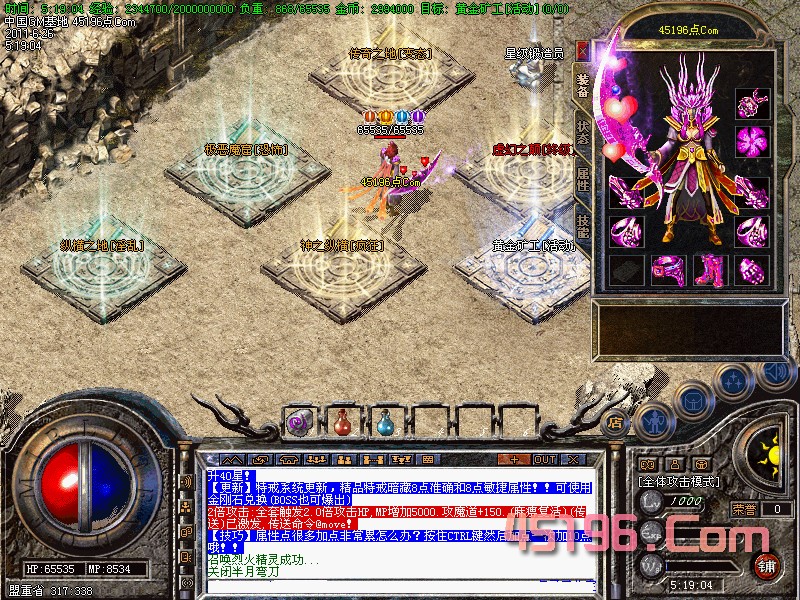Use the purple scroll hotbar item
The width and height of the screenshot is (800, 600).
coord(299,423)
